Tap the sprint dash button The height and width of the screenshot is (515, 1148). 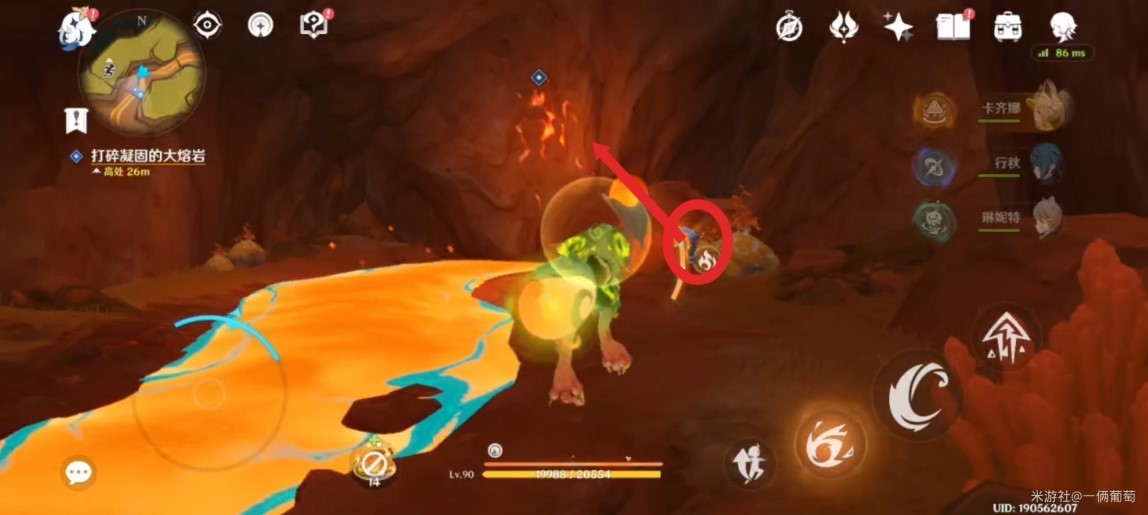click(x=749, y=463)
